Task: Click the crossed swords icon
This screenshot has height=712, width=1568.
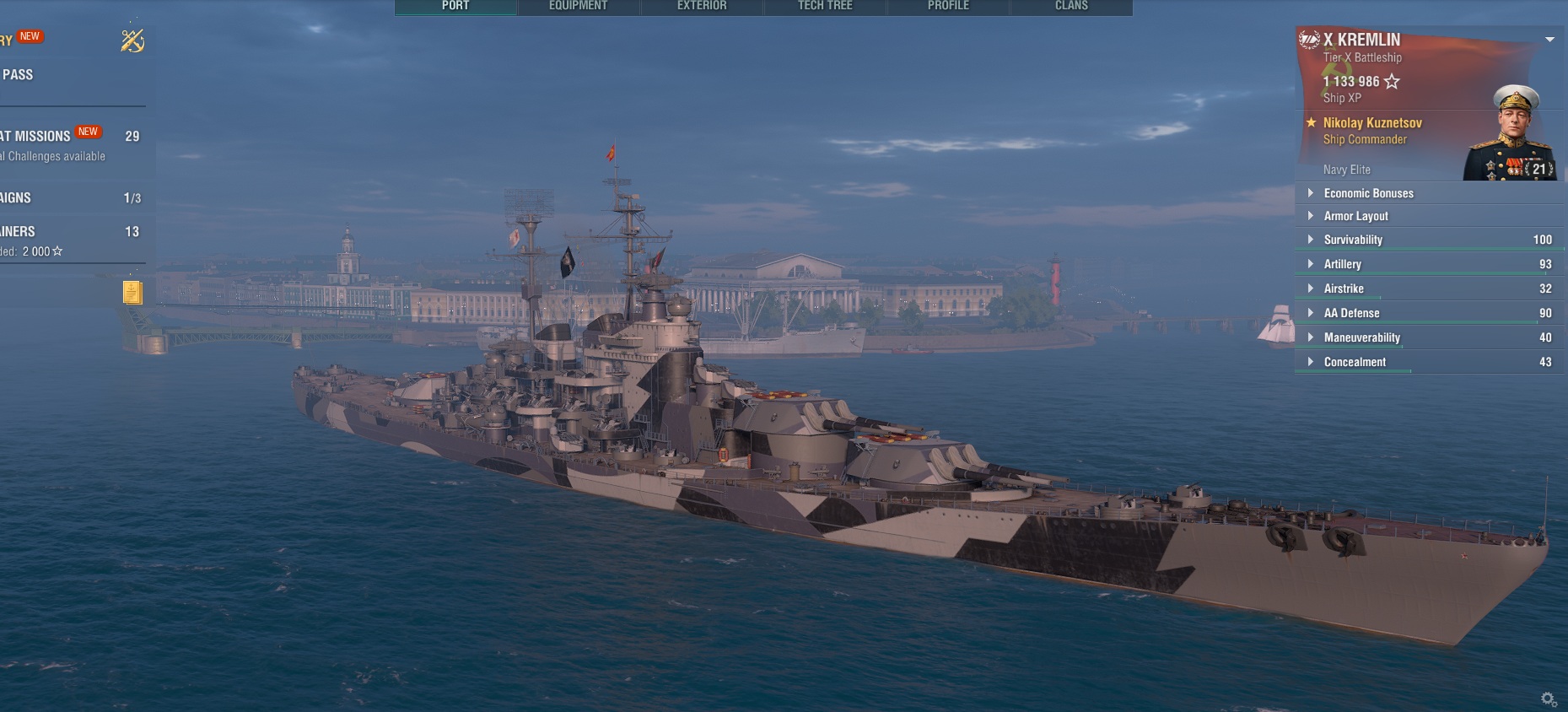Action: (x=132, y=40)
